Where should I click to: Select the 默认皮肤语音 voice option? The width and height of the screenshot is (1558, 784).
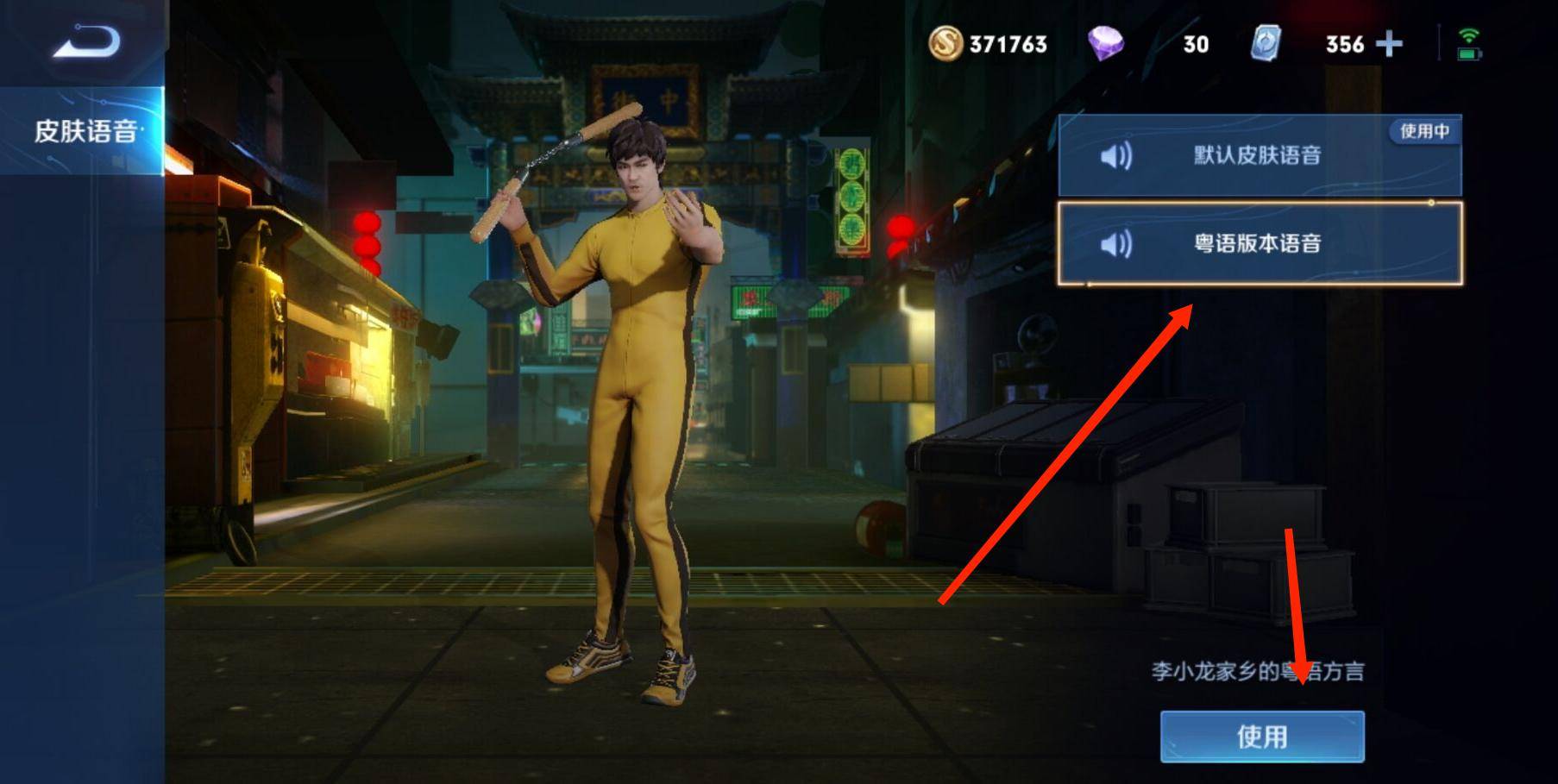(1258, 156)
